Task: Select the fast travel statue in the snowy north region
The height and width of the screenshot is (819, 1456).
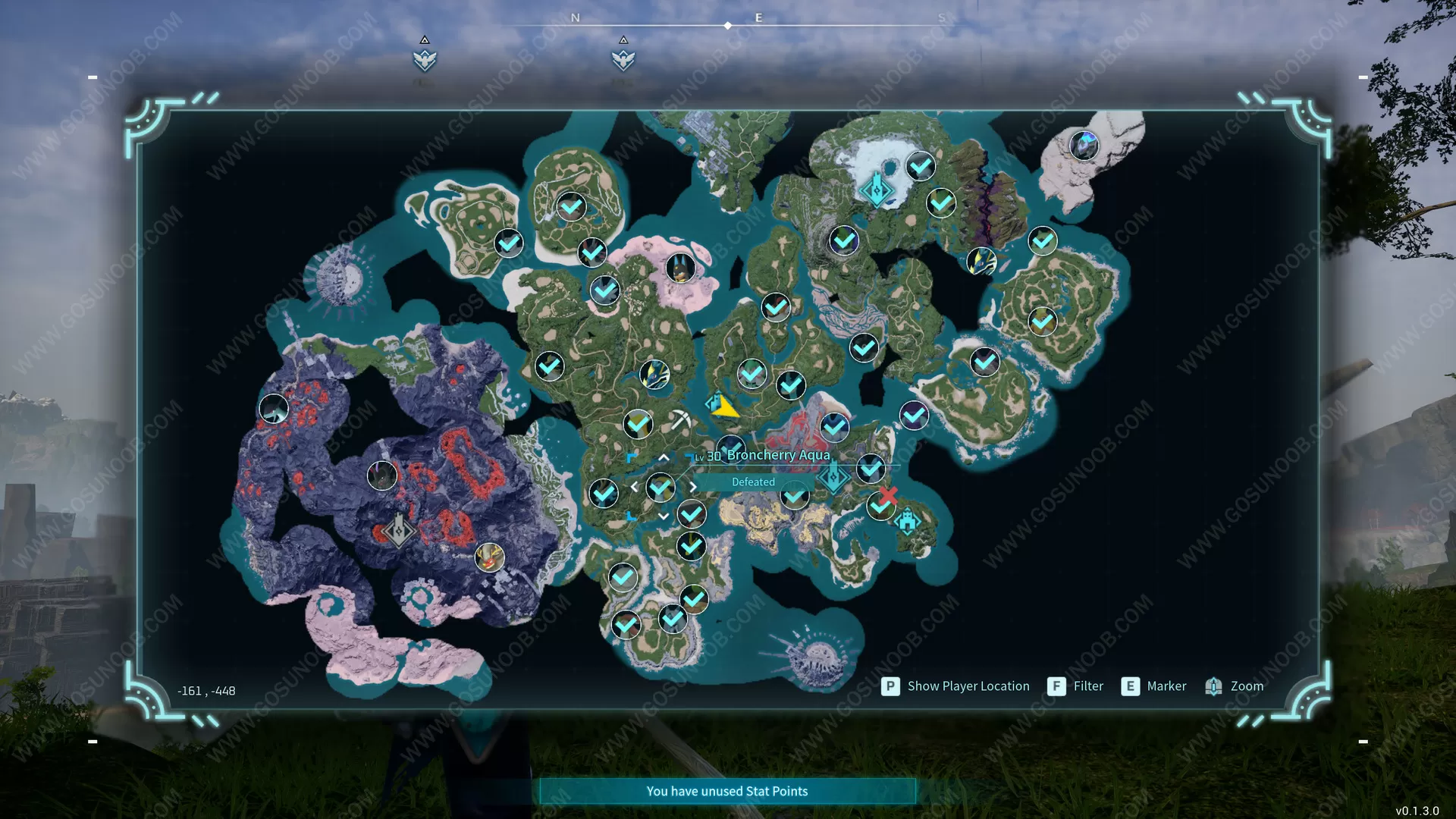Action: (x=878, y=190)
